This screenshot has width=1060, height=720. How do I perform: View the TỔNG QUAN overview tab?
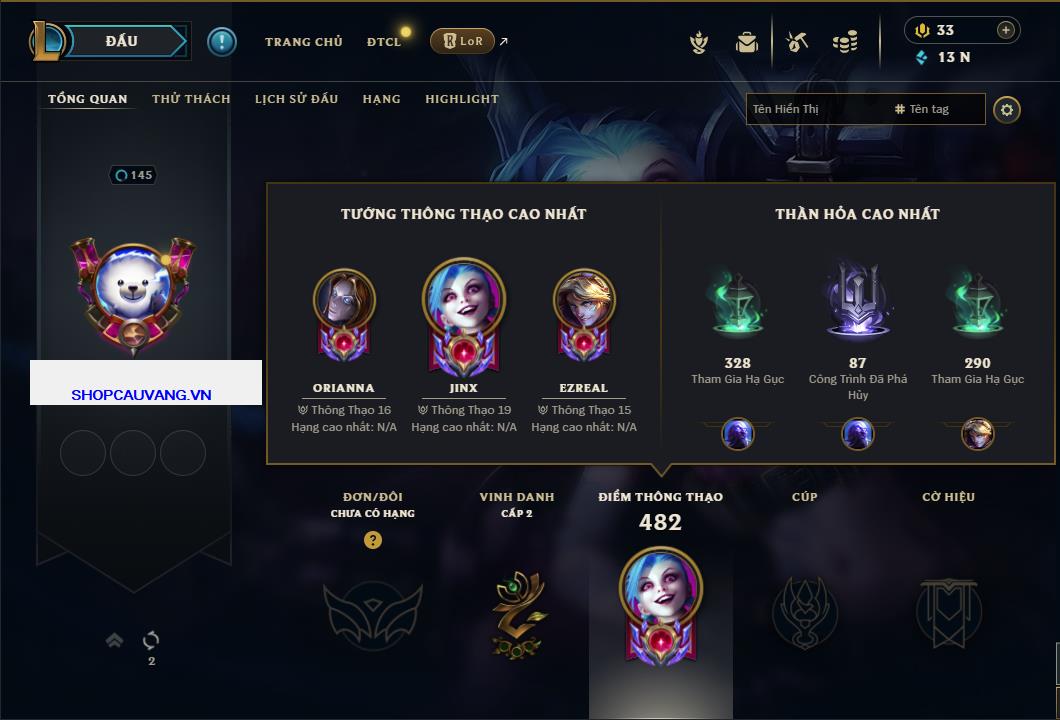(x=88, y=99)
